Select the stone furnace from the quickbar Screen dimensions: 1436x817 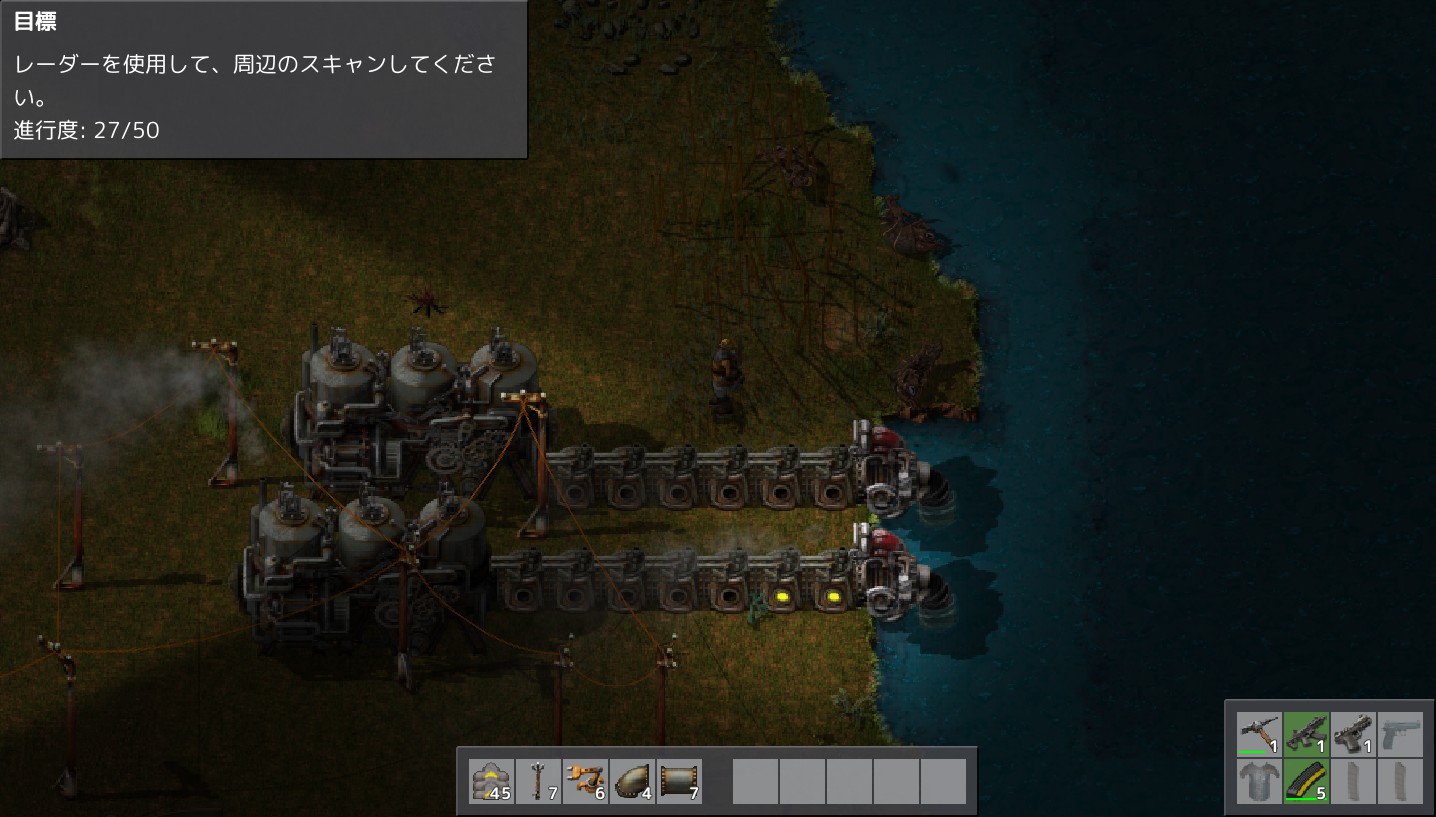(491, 781)
